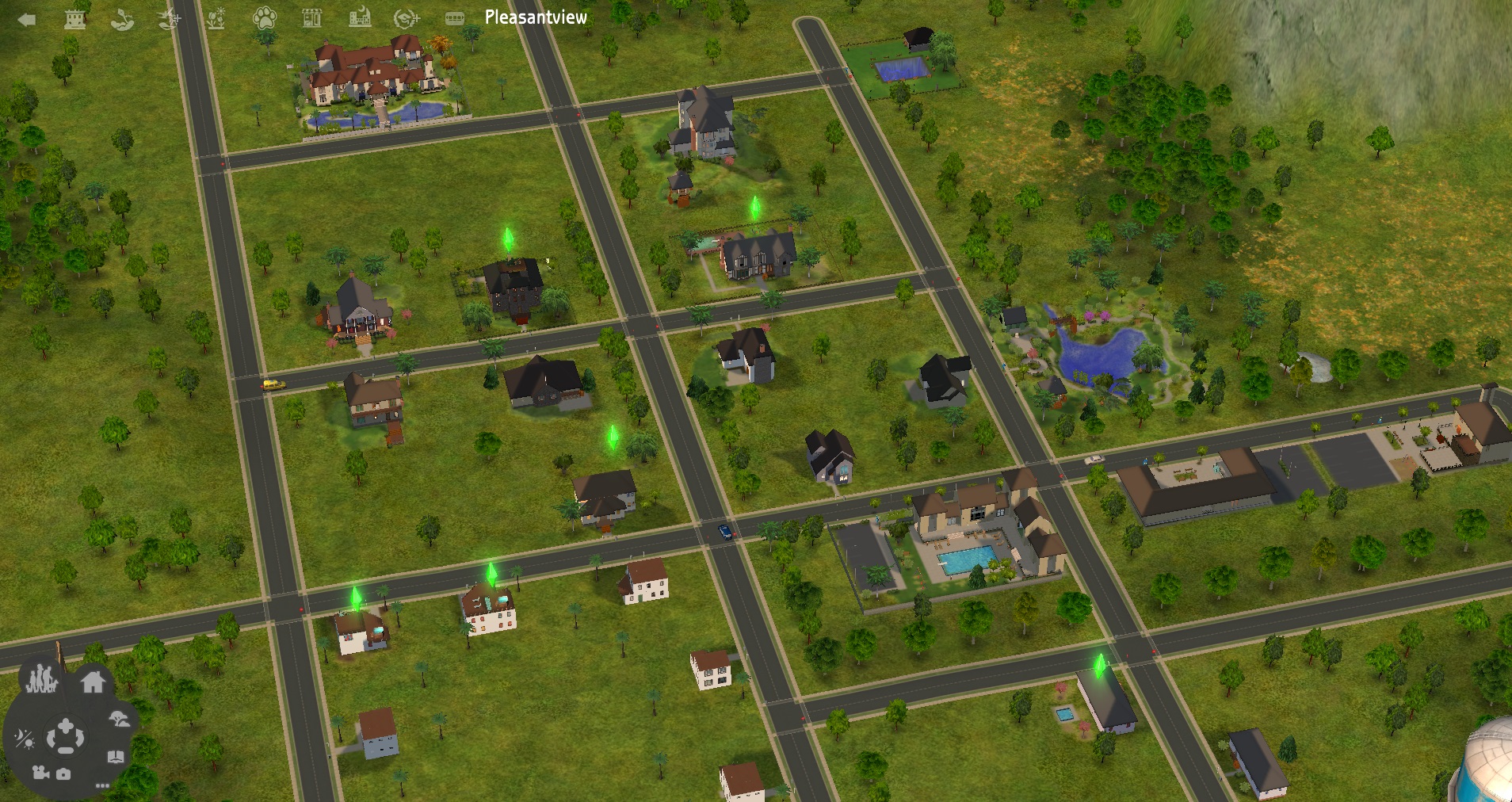
Task: Start video capture with the movie camera icon
Action: [40, 773]
